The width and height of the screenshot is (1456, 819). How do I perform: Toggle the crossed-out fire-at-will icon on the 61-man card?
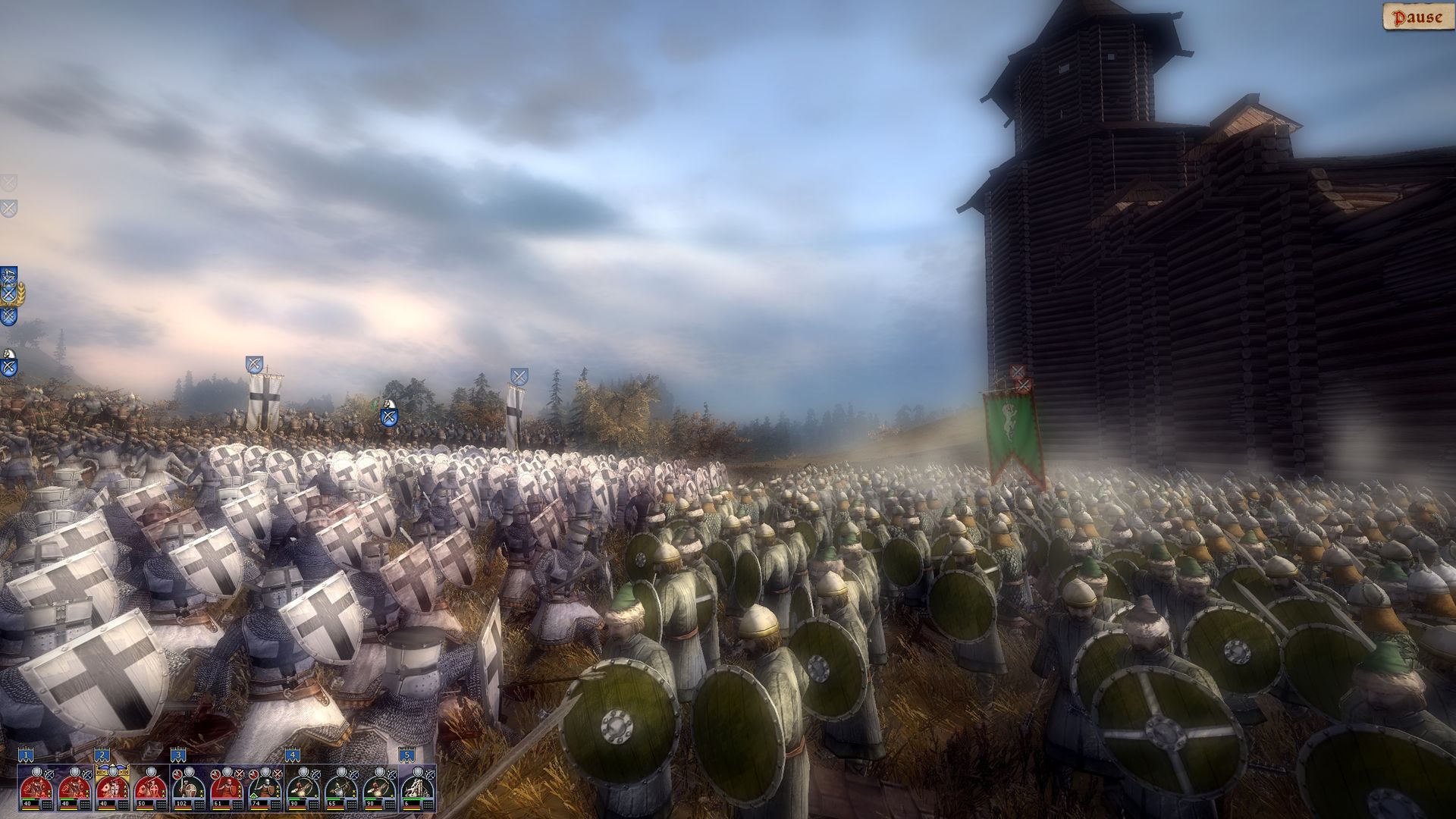click(240, 773)
